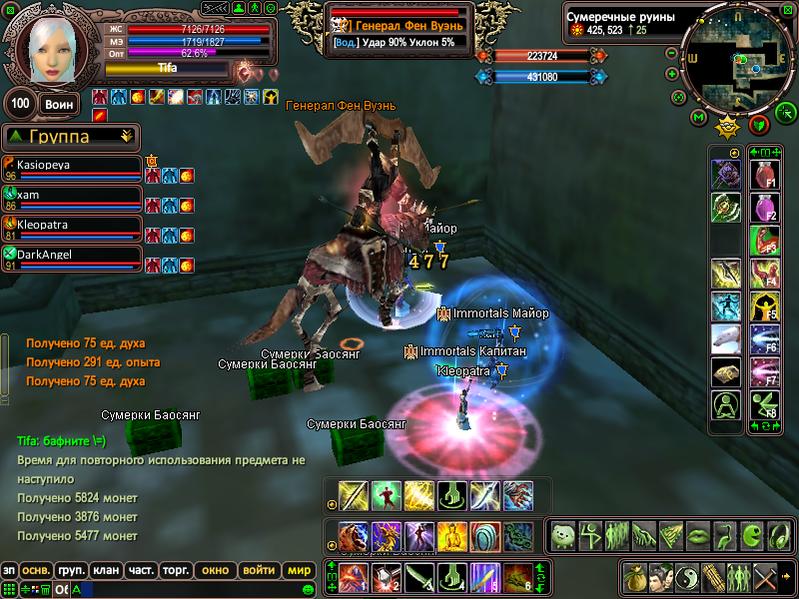Click the green "M" button by minimap
Image resolution: width=799 pixels, height=599 pixels.
point(698,119)
